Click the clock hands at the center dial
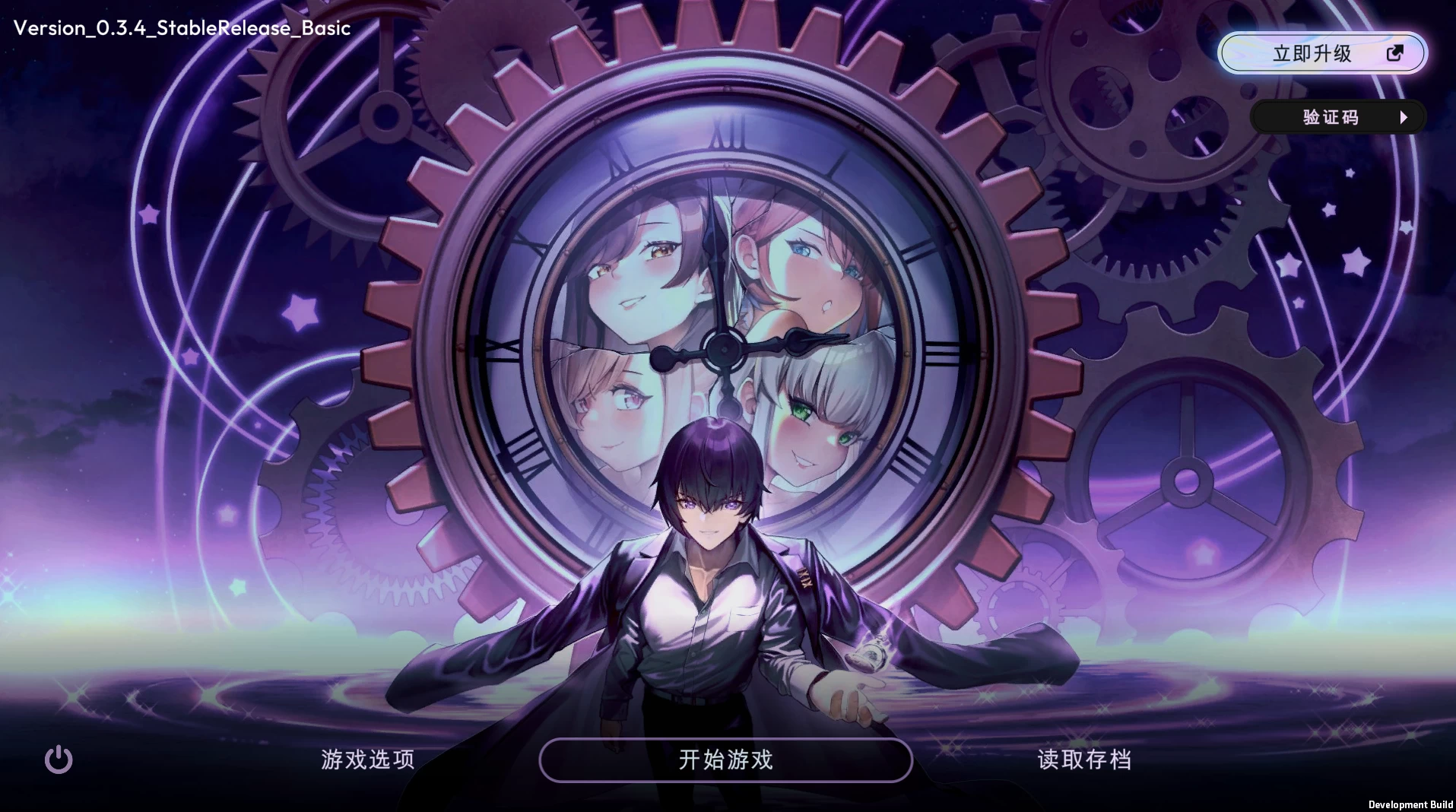 point(724,348)
